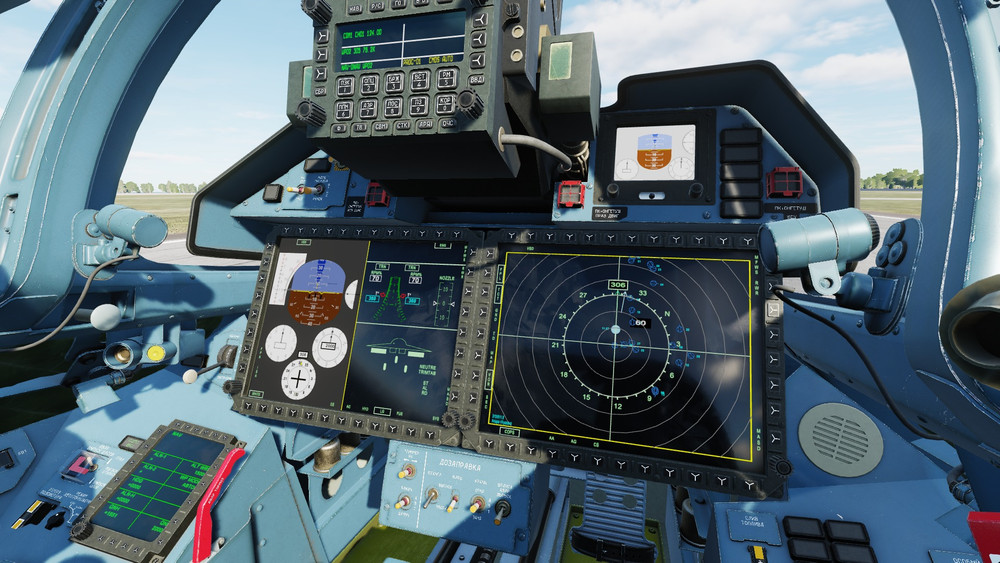Turn the lower-right knob on the keypad panel
This screenshot has width=1000, height=563.
[468, 101]
